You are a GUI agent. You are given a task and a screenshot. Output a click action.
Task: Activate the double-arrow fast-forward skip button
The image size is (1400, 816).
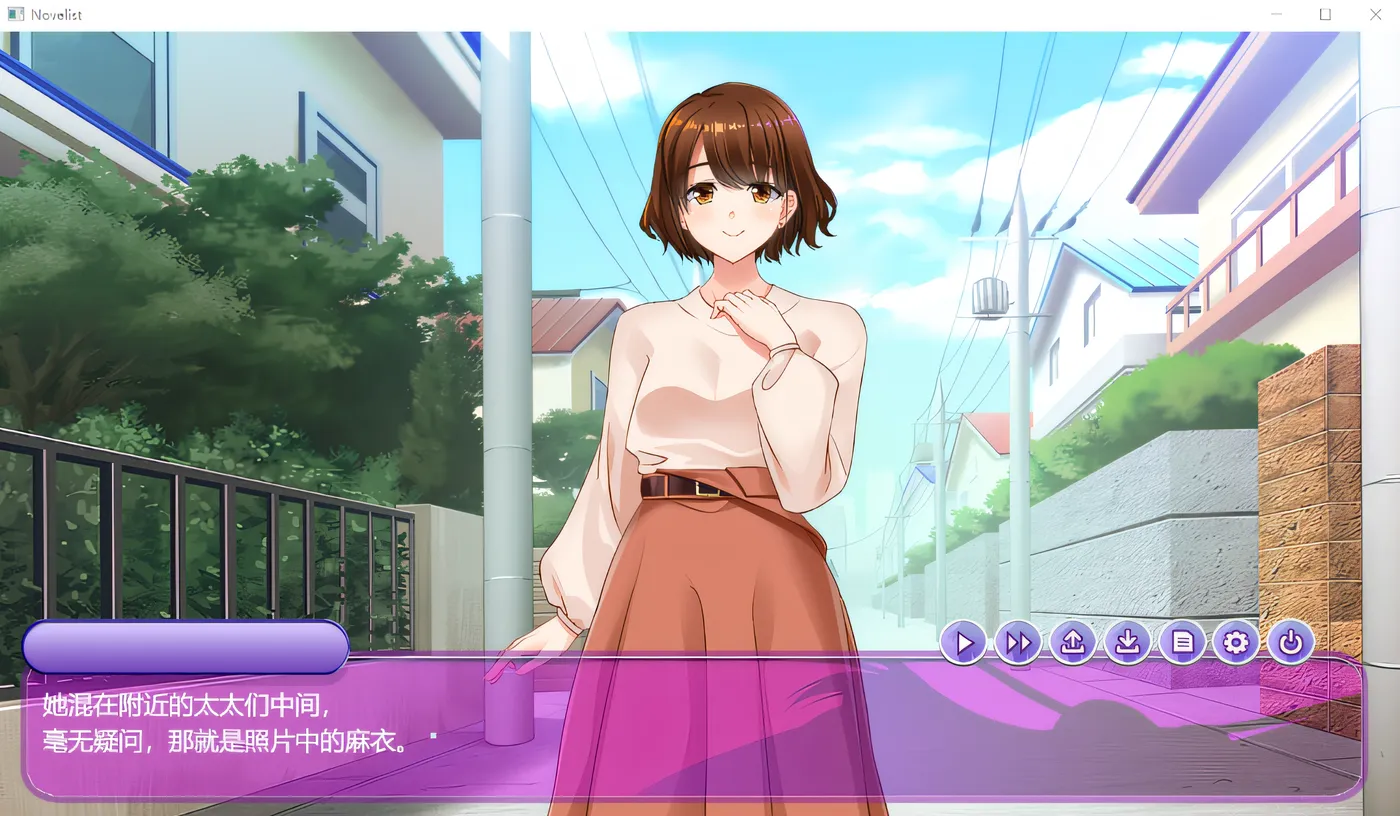[x=1018, y=642]
